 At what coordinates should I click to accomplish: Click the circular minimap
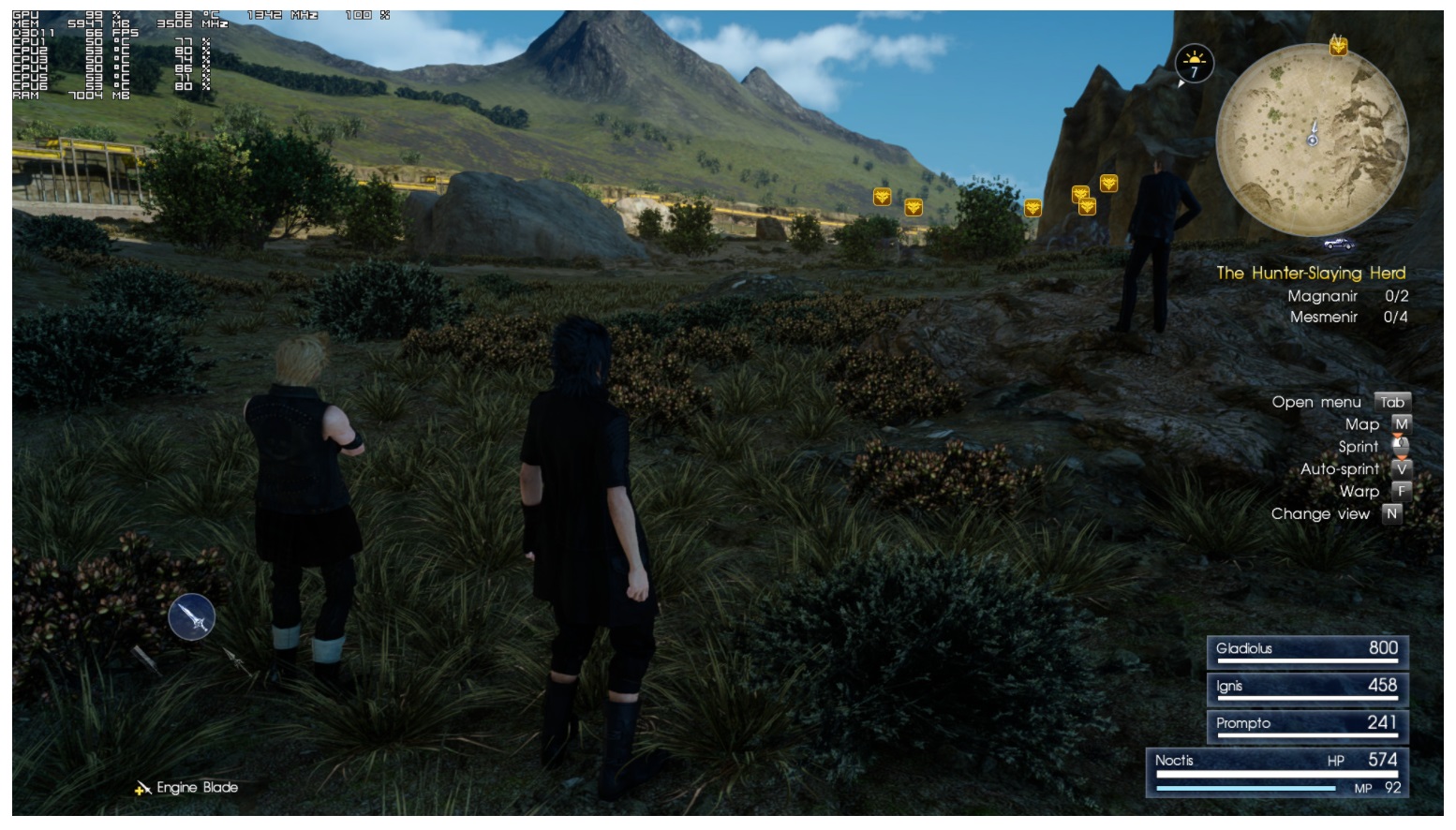(1312, 139)
